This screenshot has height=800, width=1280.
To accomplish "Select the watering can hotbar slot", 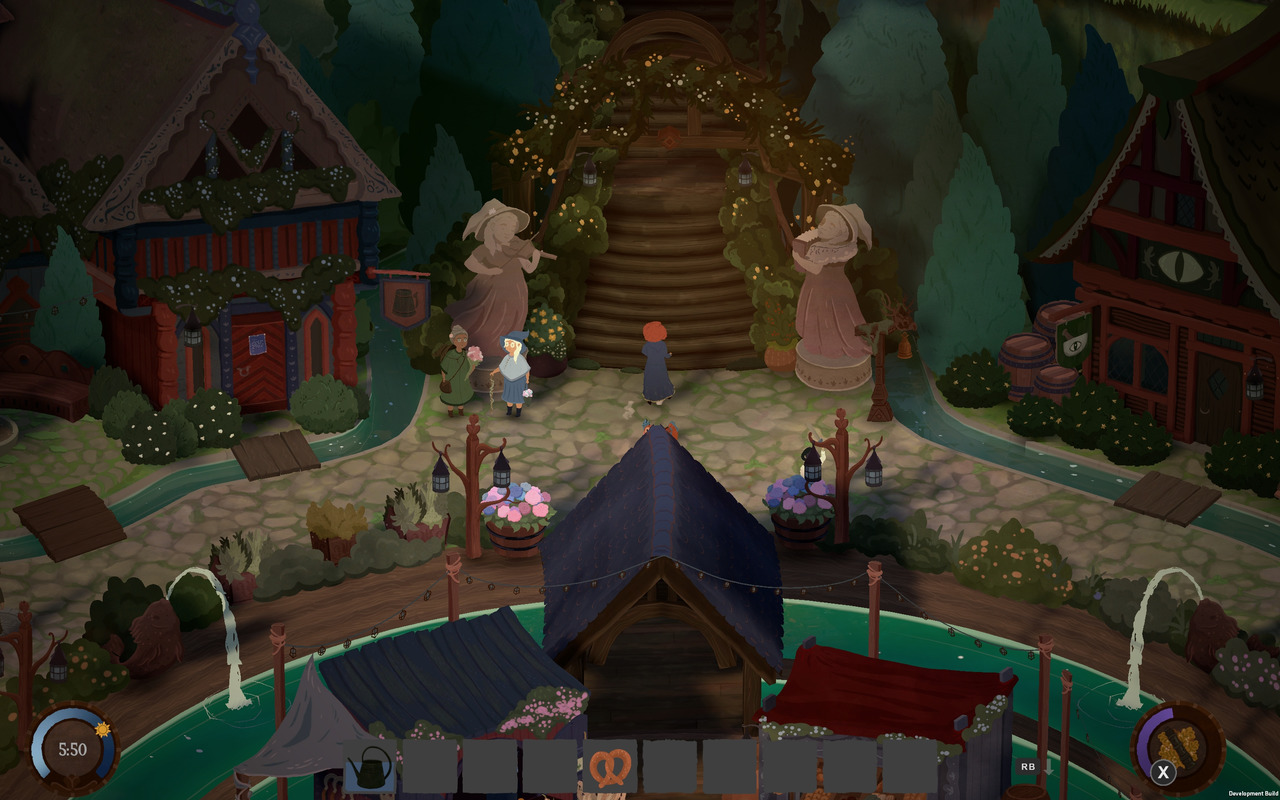I will pos(371,767).
